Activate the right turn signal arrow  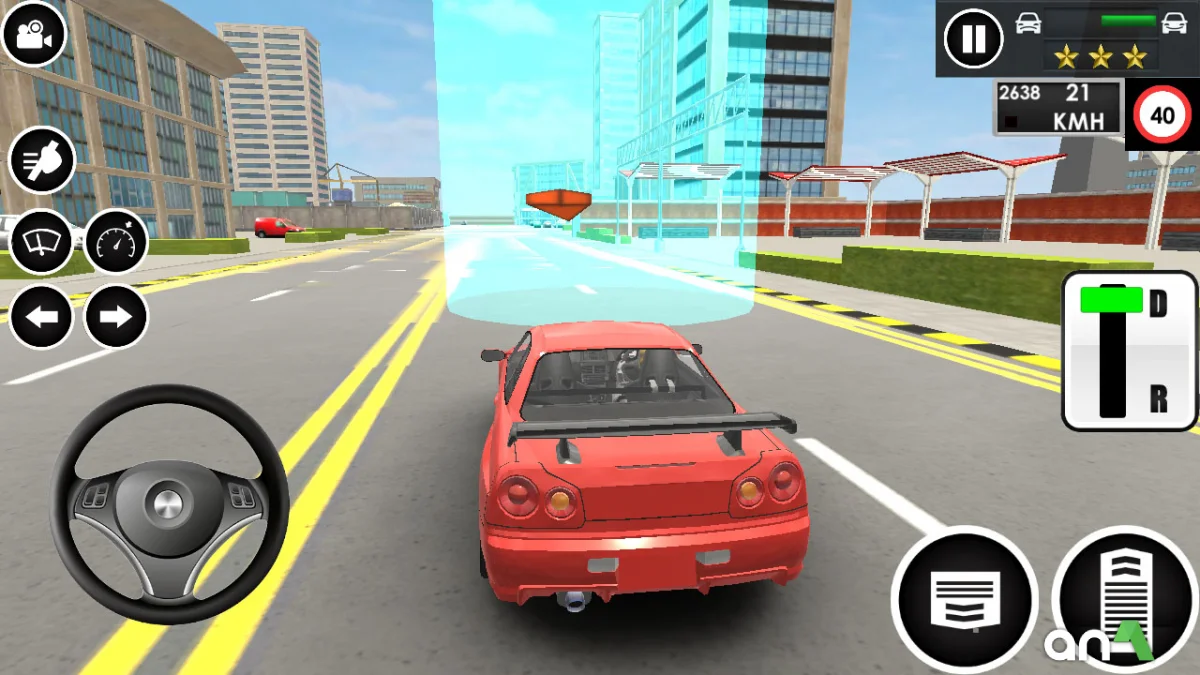[116, 318]
